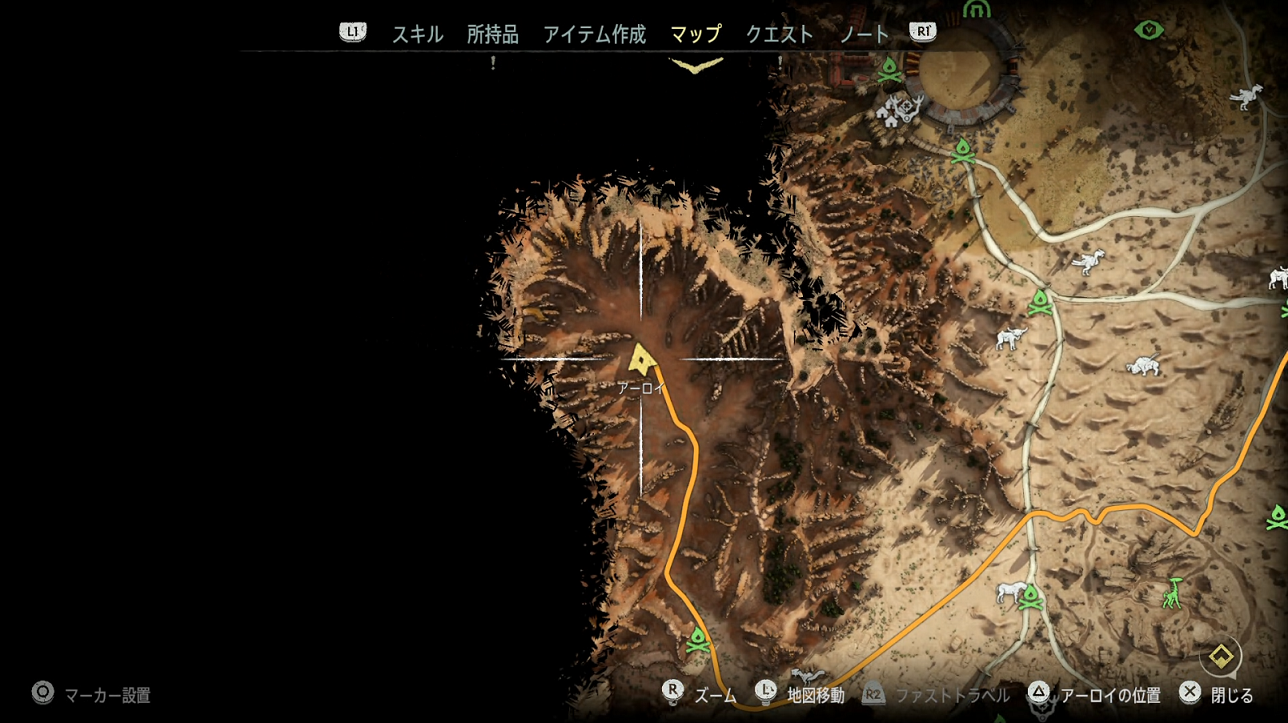
Task: Select the green eye map icon
Action: pyautogui.click(x=1149, y=30)
